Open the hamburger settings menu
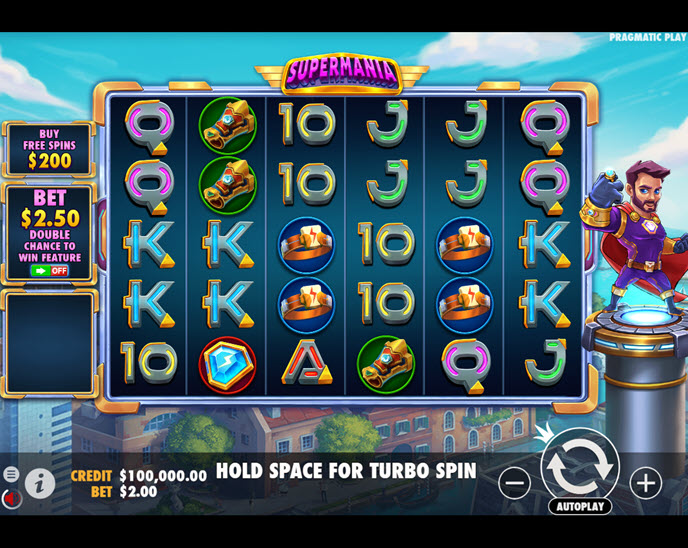 [11, 474]
